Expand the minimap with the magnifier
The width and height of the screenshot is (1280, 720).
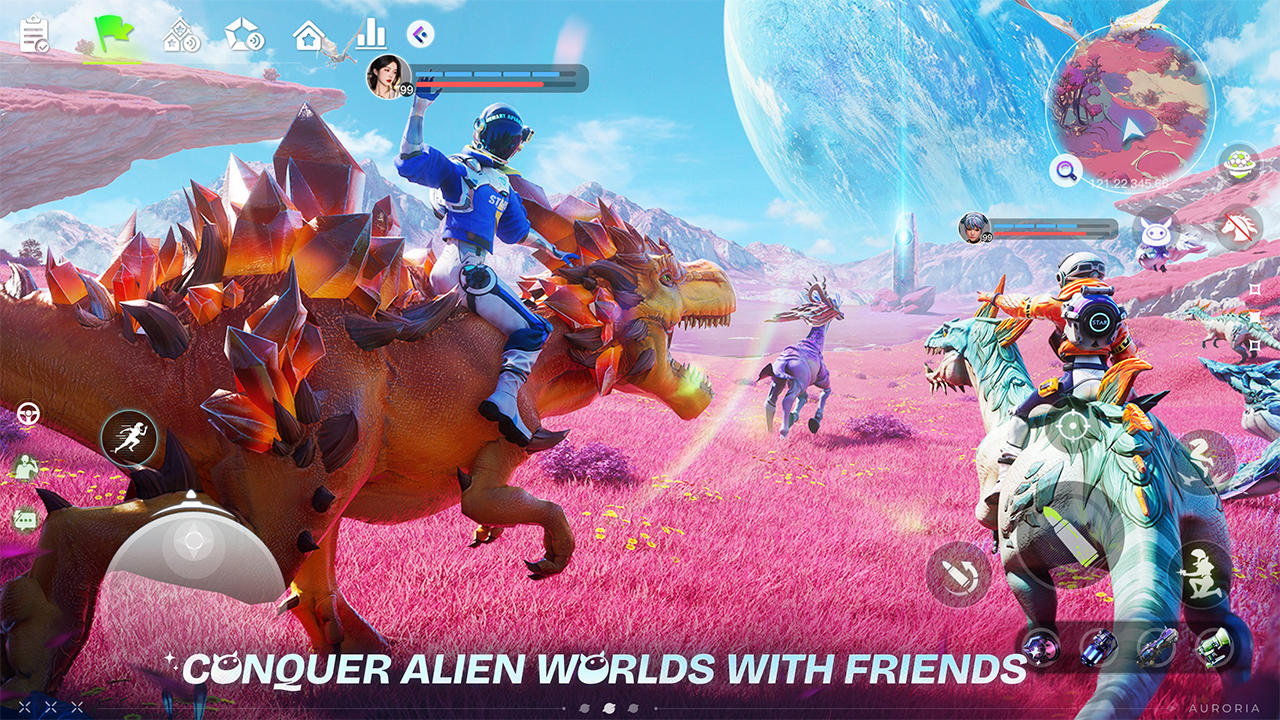point(1066,171)
